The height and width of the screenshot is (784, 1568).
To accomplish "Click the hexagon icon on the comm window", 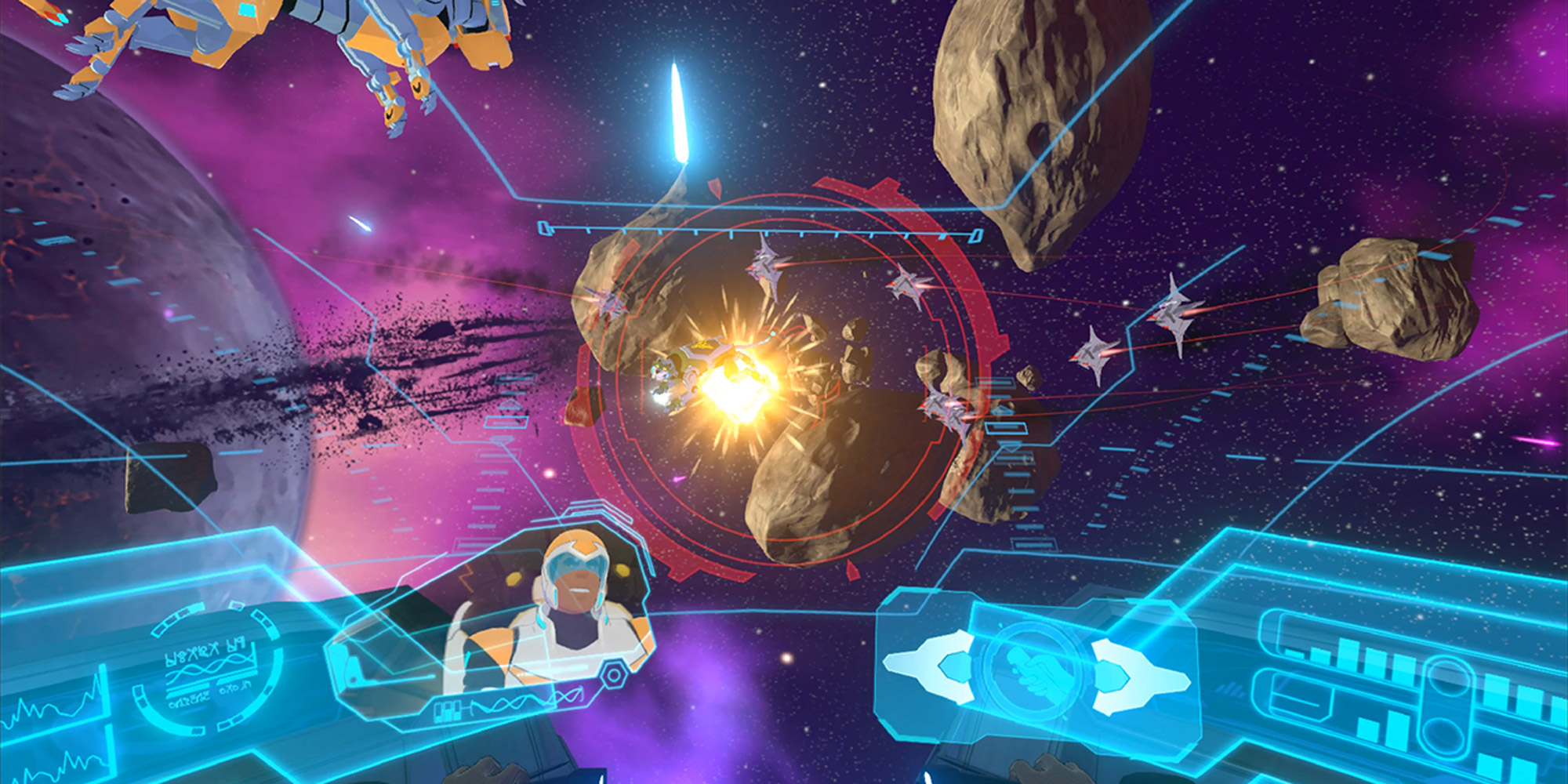I will [x=614, y=675].
